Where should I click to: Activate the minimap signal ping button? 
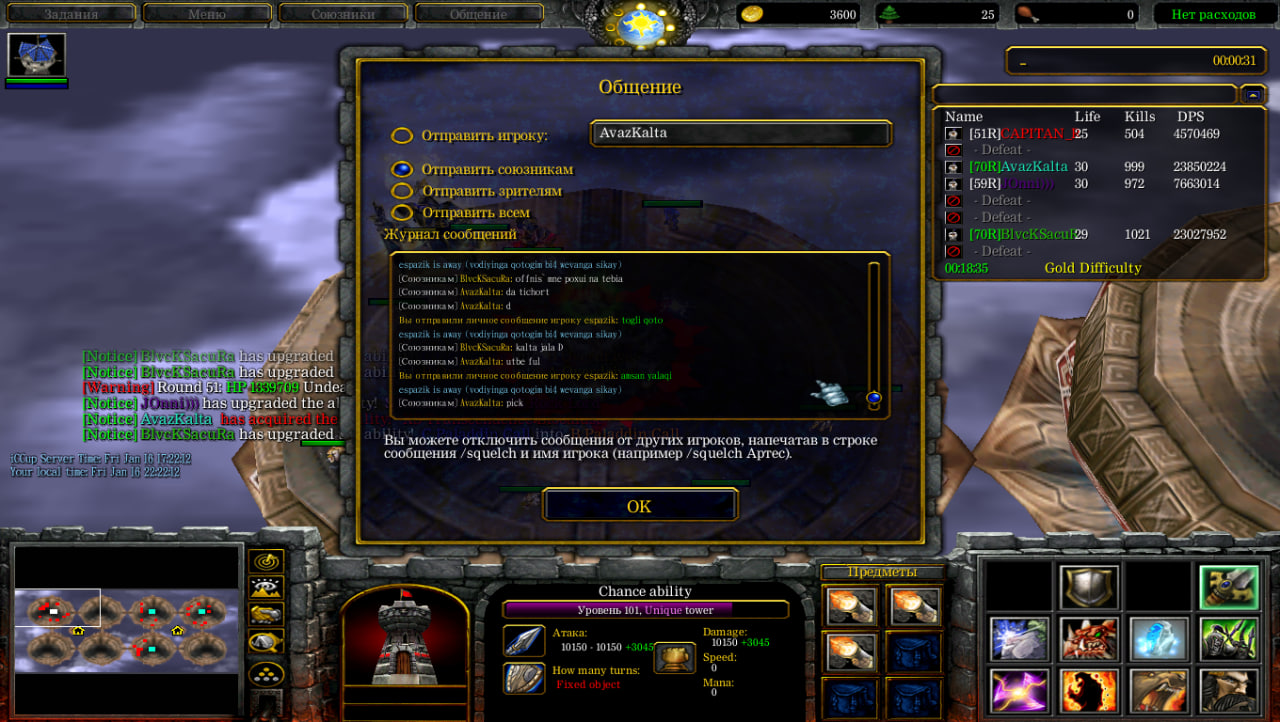(x=266, y=562)
